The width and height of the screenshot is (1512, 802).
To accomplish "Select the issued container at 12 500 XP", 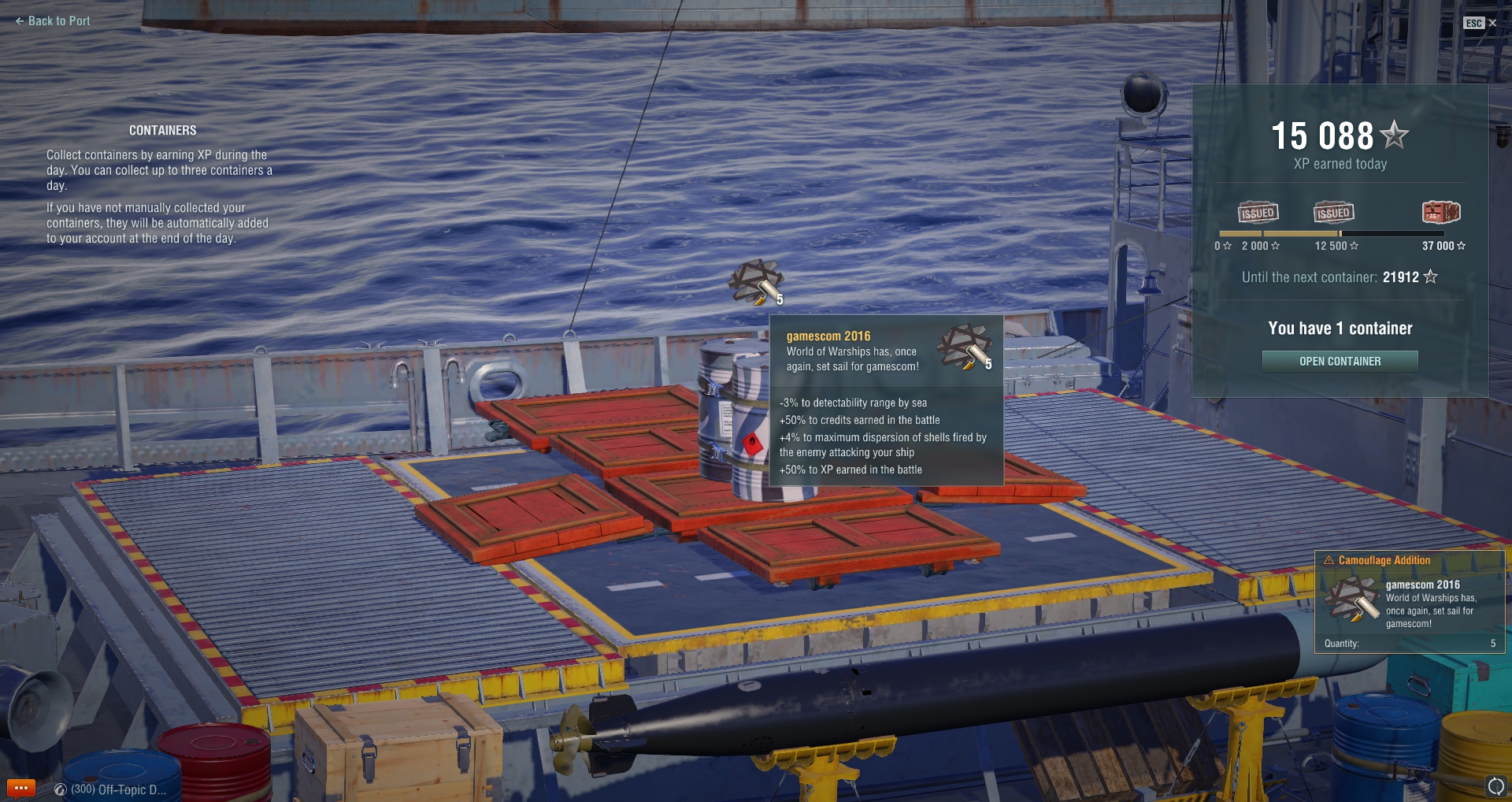I will (1333, 213).
